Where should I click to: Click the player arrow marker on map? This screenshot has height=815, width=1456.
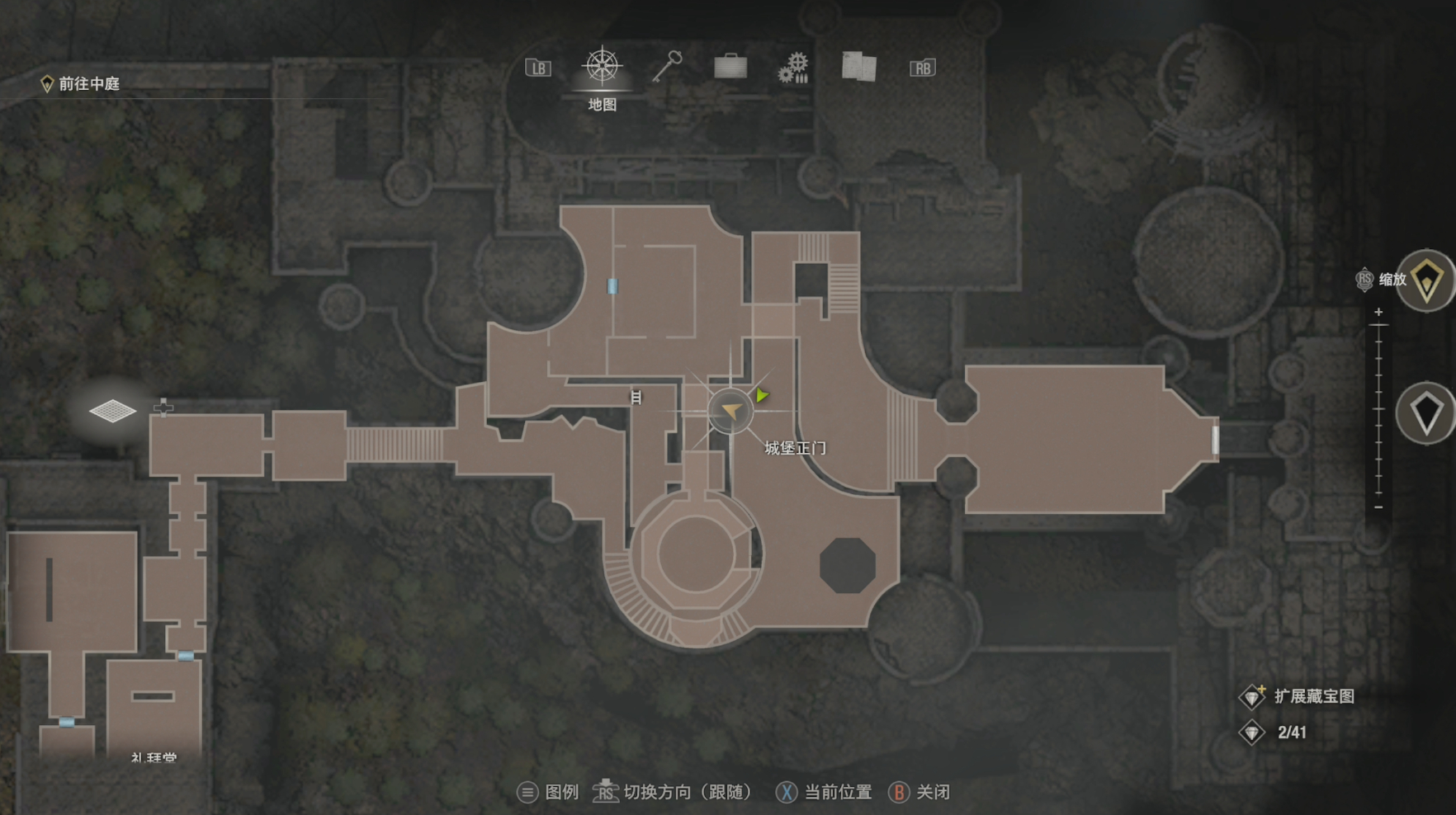coord(730,411)
